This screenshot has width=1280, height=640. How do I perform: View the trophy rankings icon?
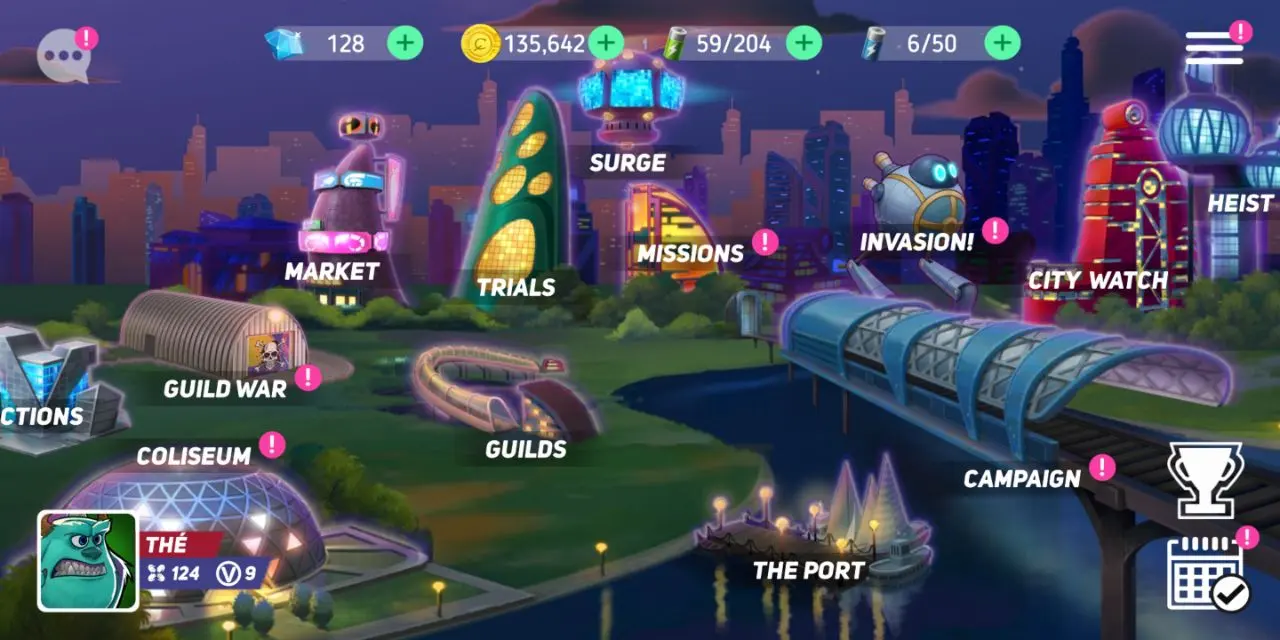click(1205, 480)
